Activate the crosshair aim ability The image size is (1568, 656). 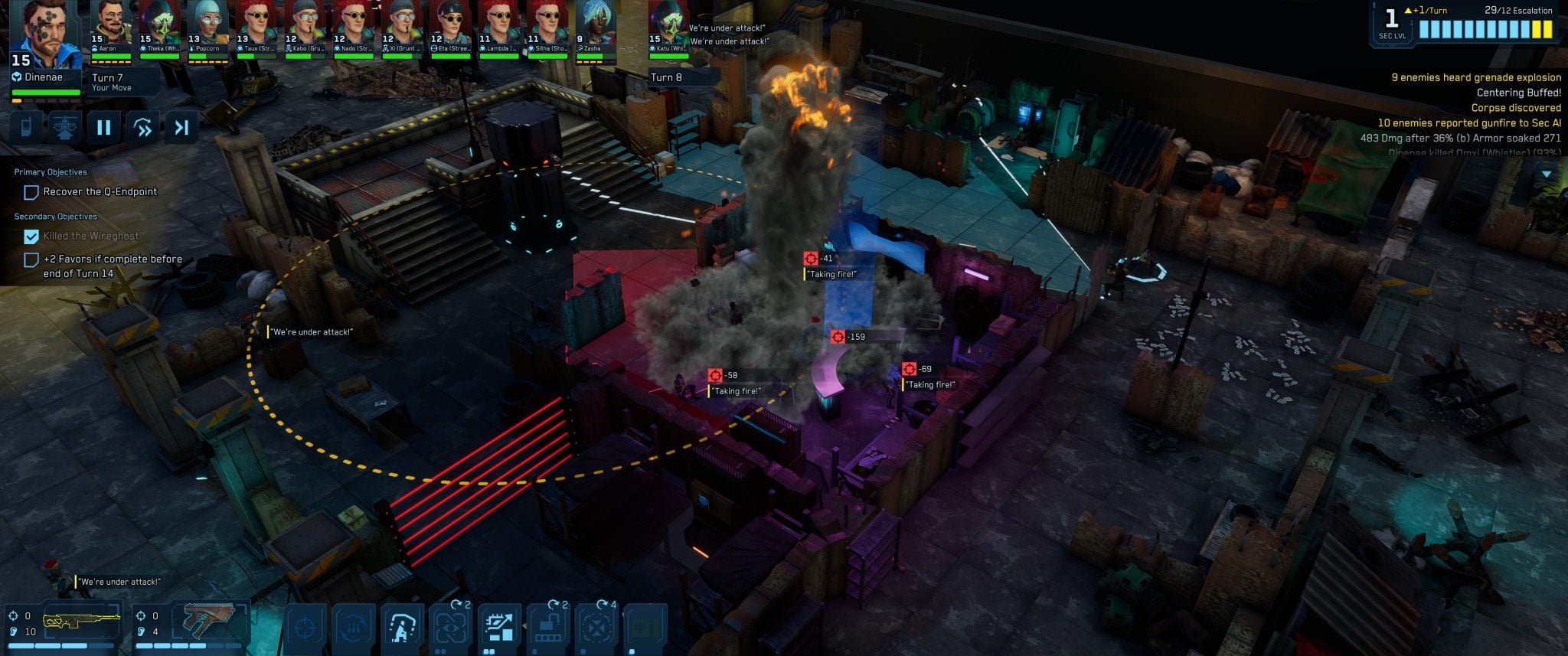pos(305,629)
